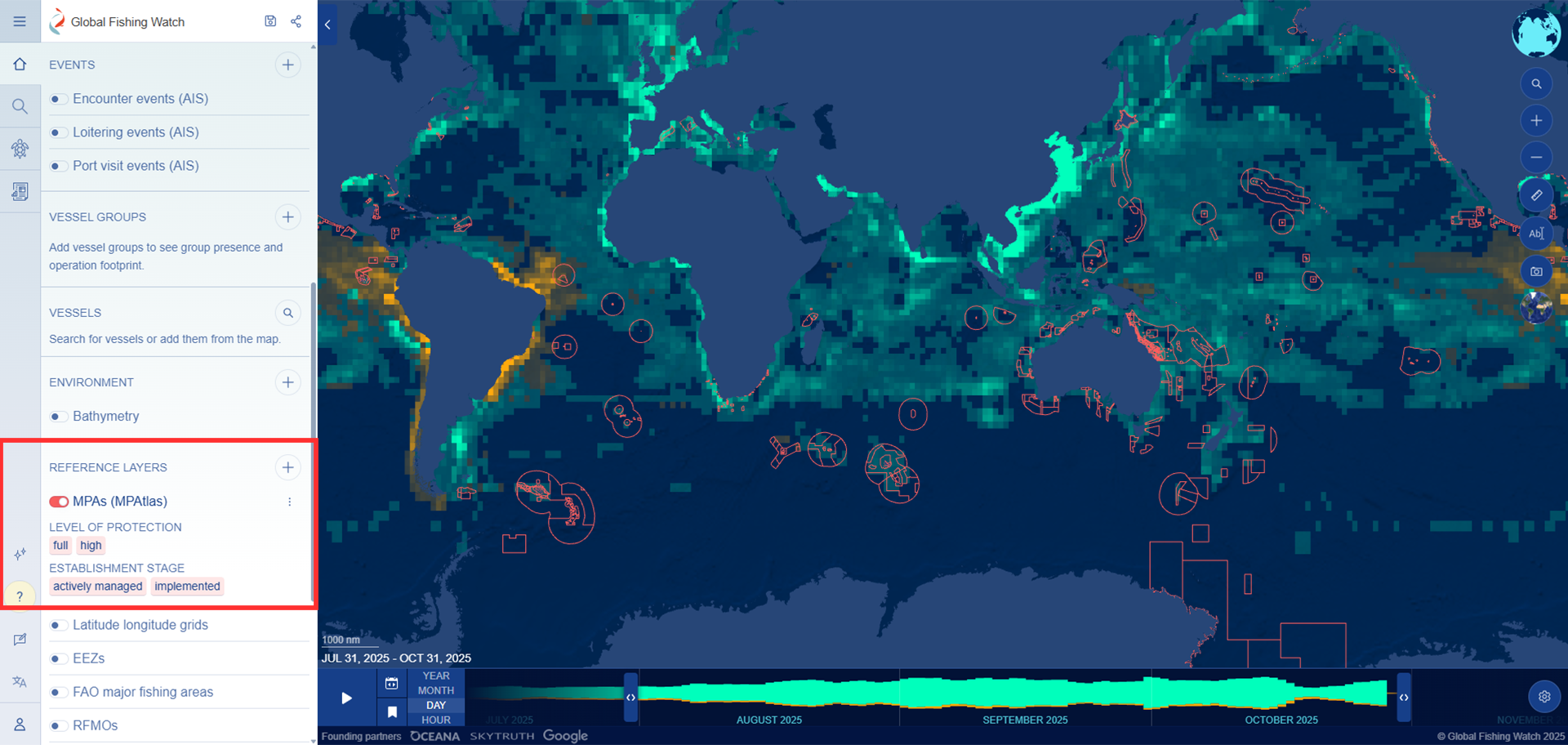Collapse the left sidebar panel
Screen dimensions: 1568x745
pyautogui.click(x=327, y=25)
